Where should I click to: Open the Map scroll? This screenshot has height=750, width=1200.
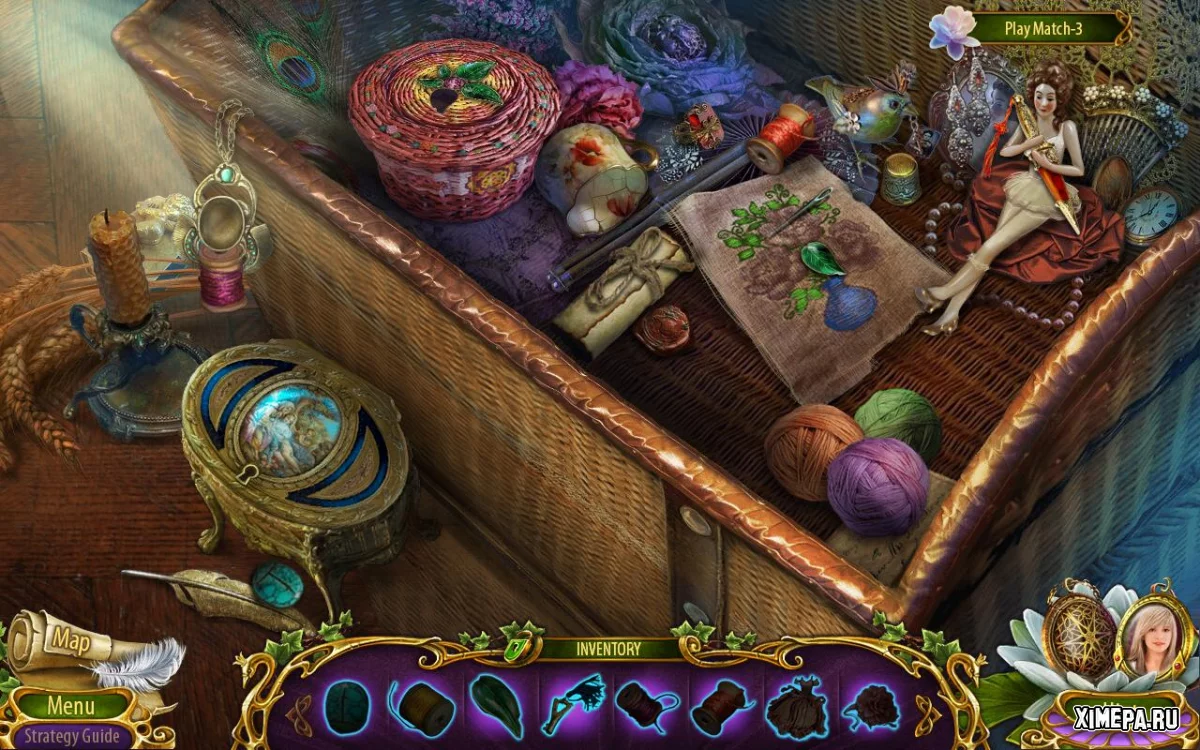point(72,639)
